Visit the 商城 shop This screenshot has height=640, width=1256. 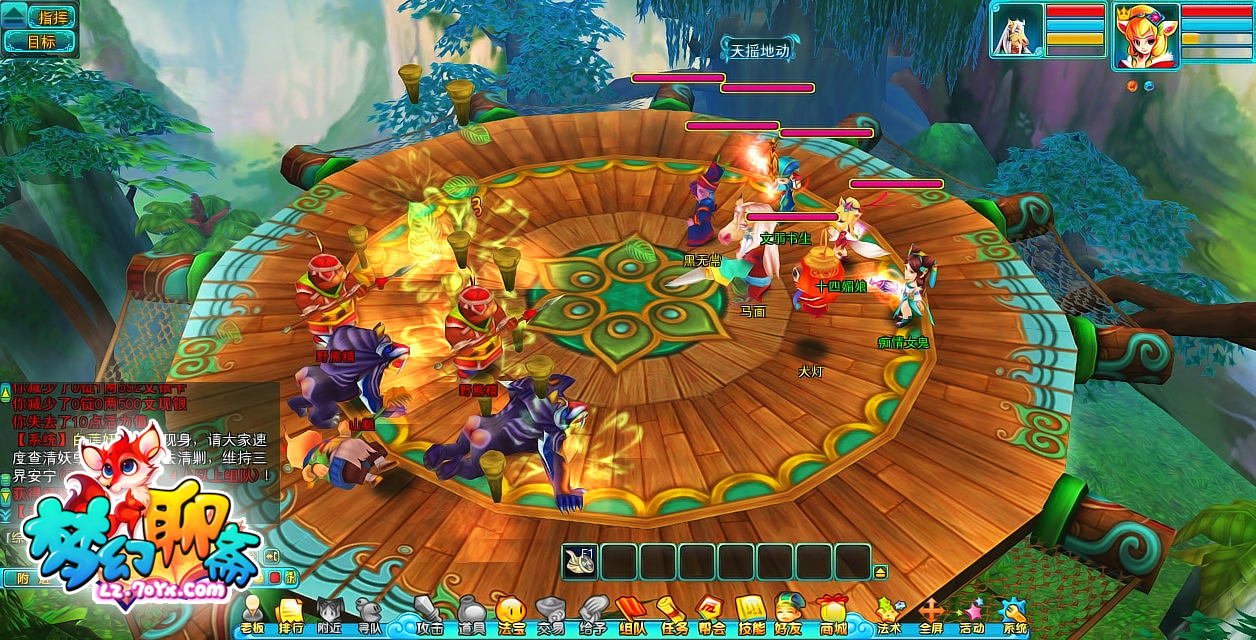pyautogui.click(x=832, y=612)
